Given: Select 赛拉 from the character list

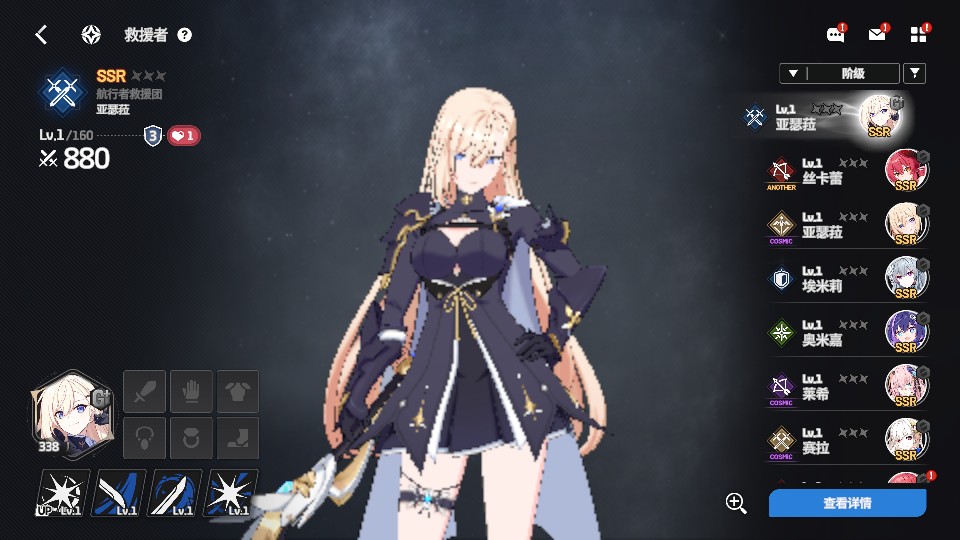Looking at the screenshot, I should pos(846,441).
